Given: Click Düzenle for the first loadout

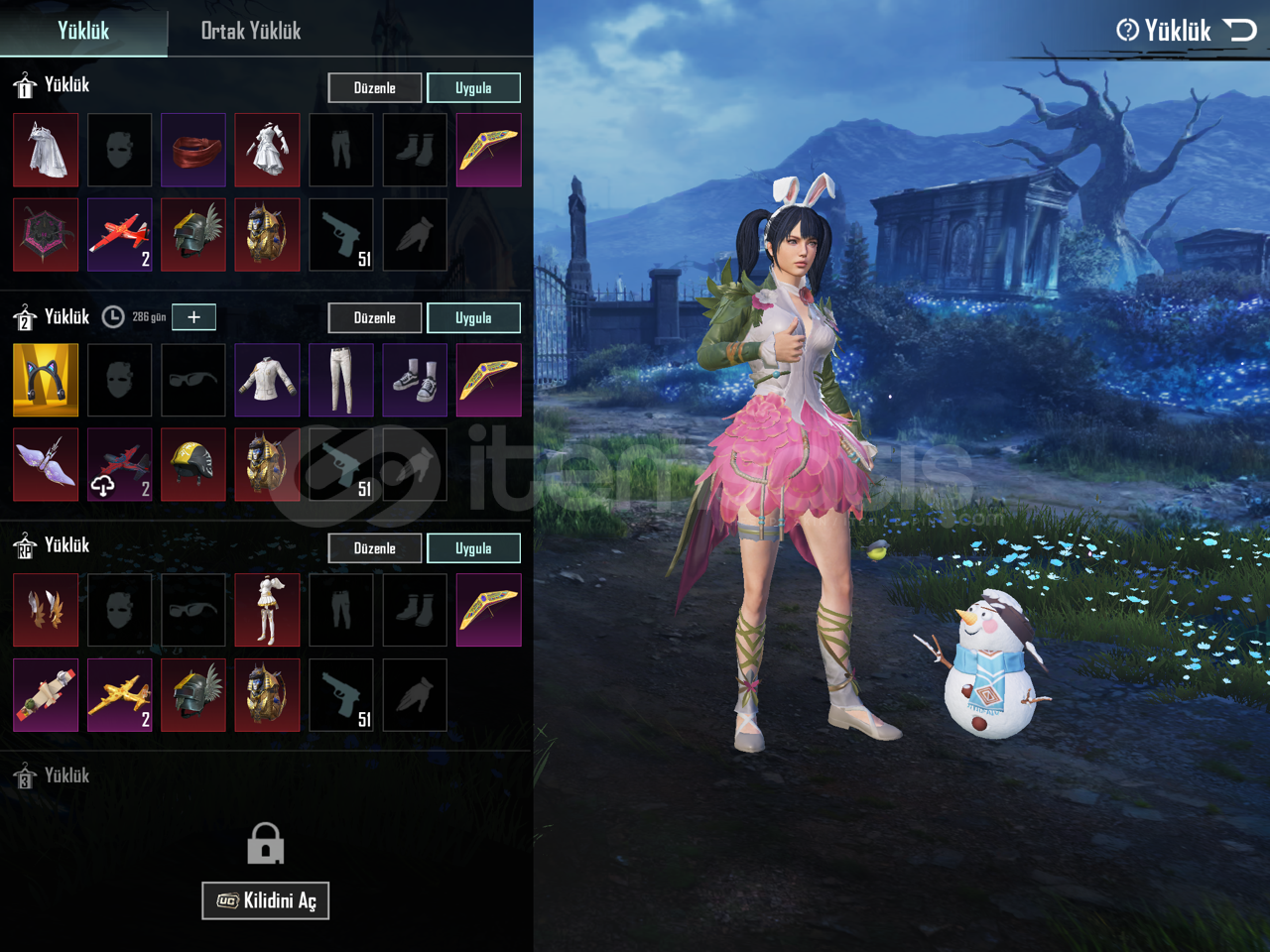Looking at the screenshot, I should point(374,88).
